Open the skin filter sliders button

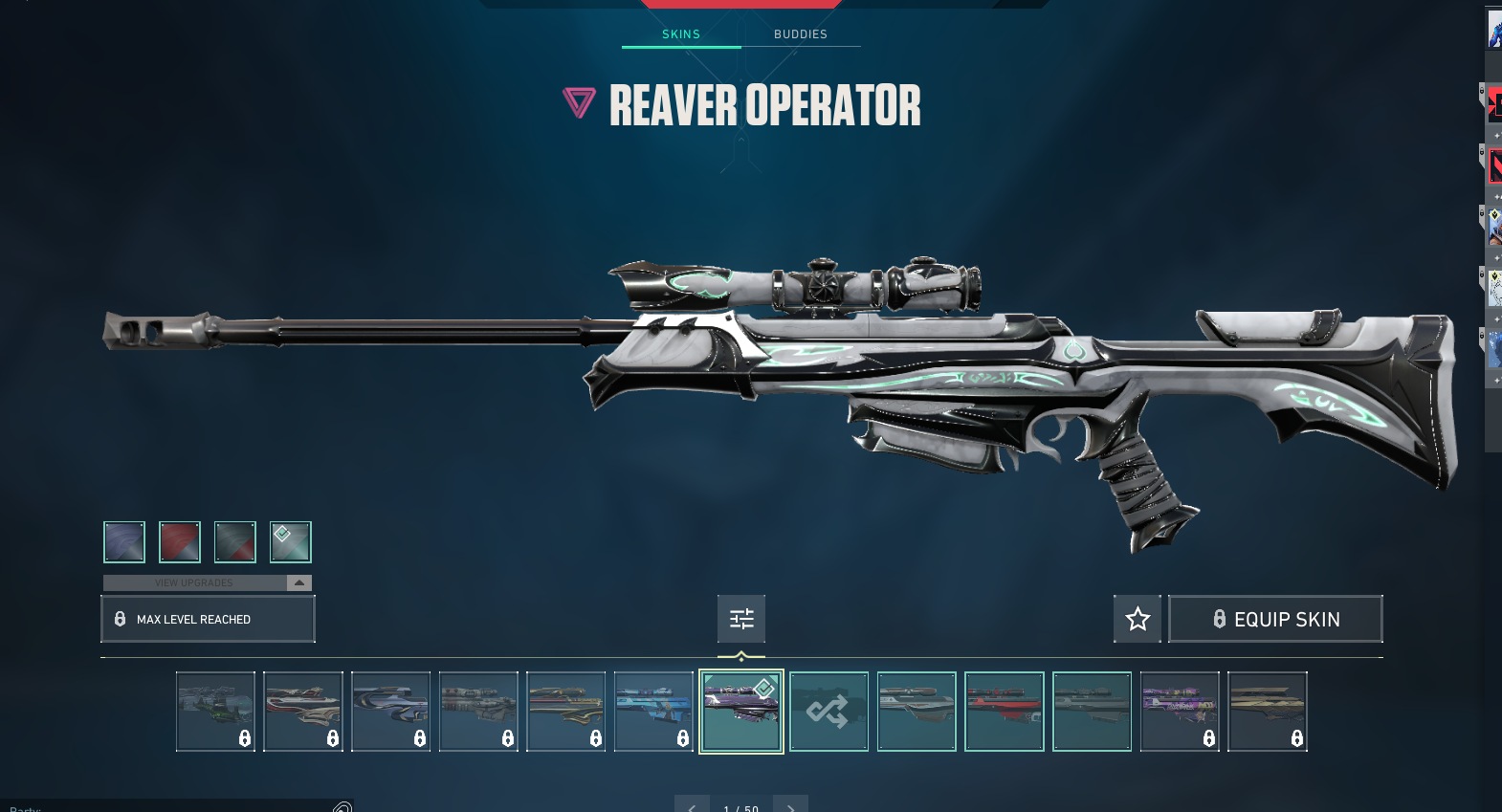tap(741, 619)
